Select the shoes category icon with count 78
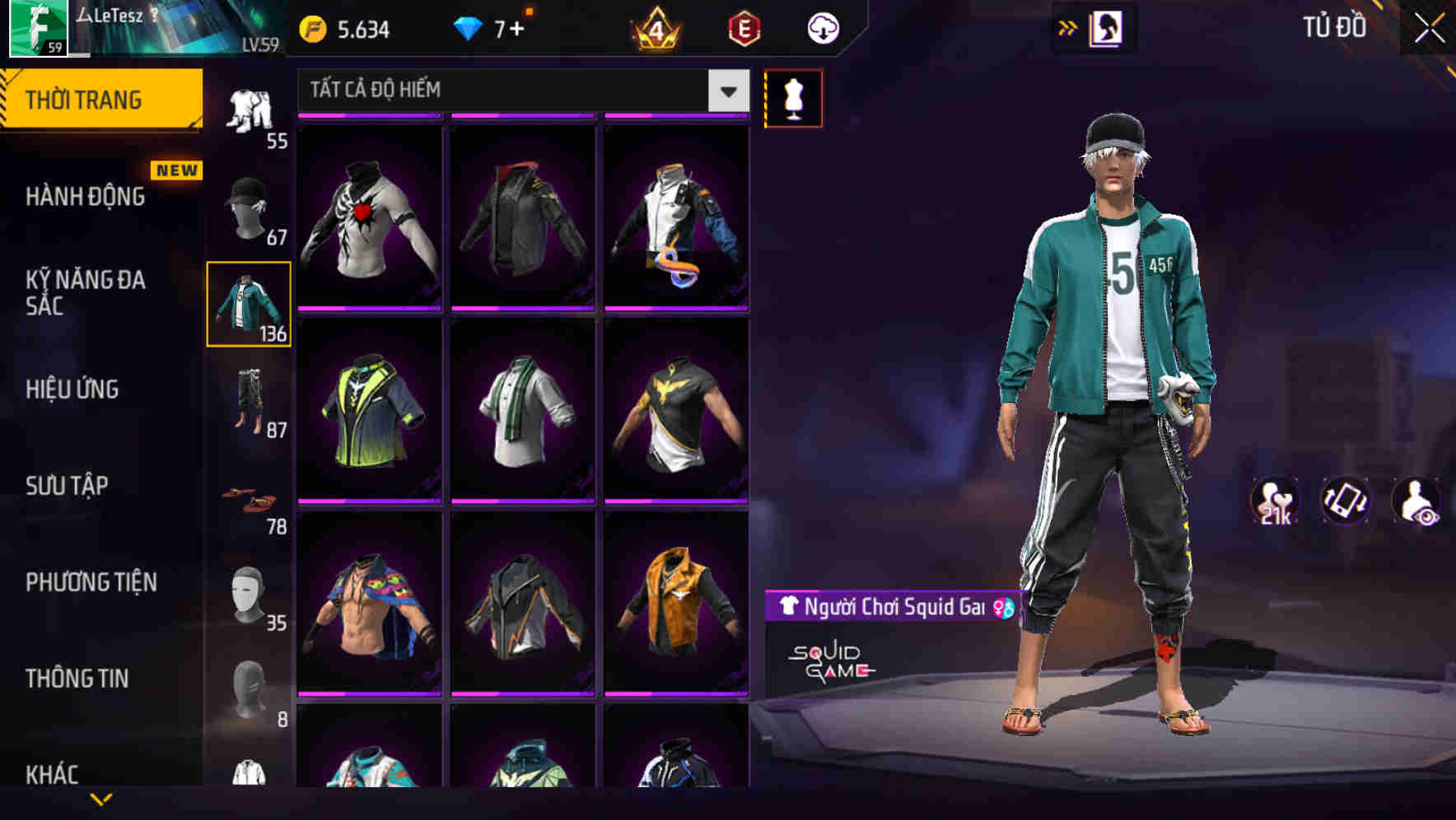1456x820 pixels. point(248,500)
